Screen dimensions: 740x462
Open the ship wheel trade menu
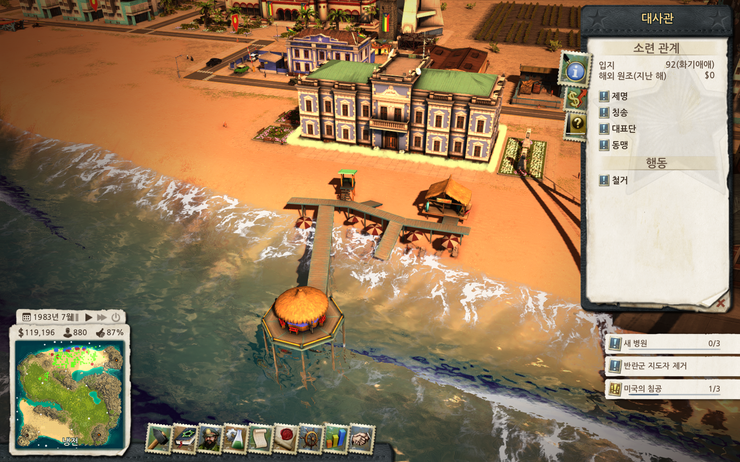pos(311,438)
